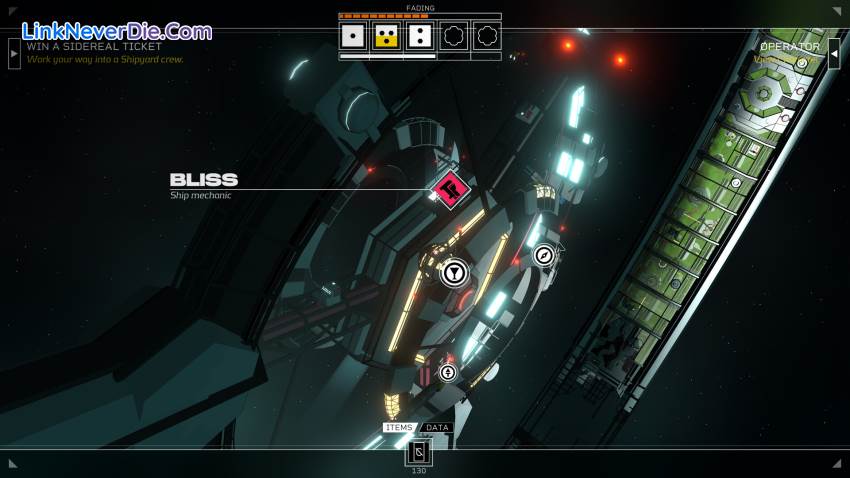The height and width of the screenshot is (478, 850).
Task: Choose the die showing two pips
Action: (420, 37)
